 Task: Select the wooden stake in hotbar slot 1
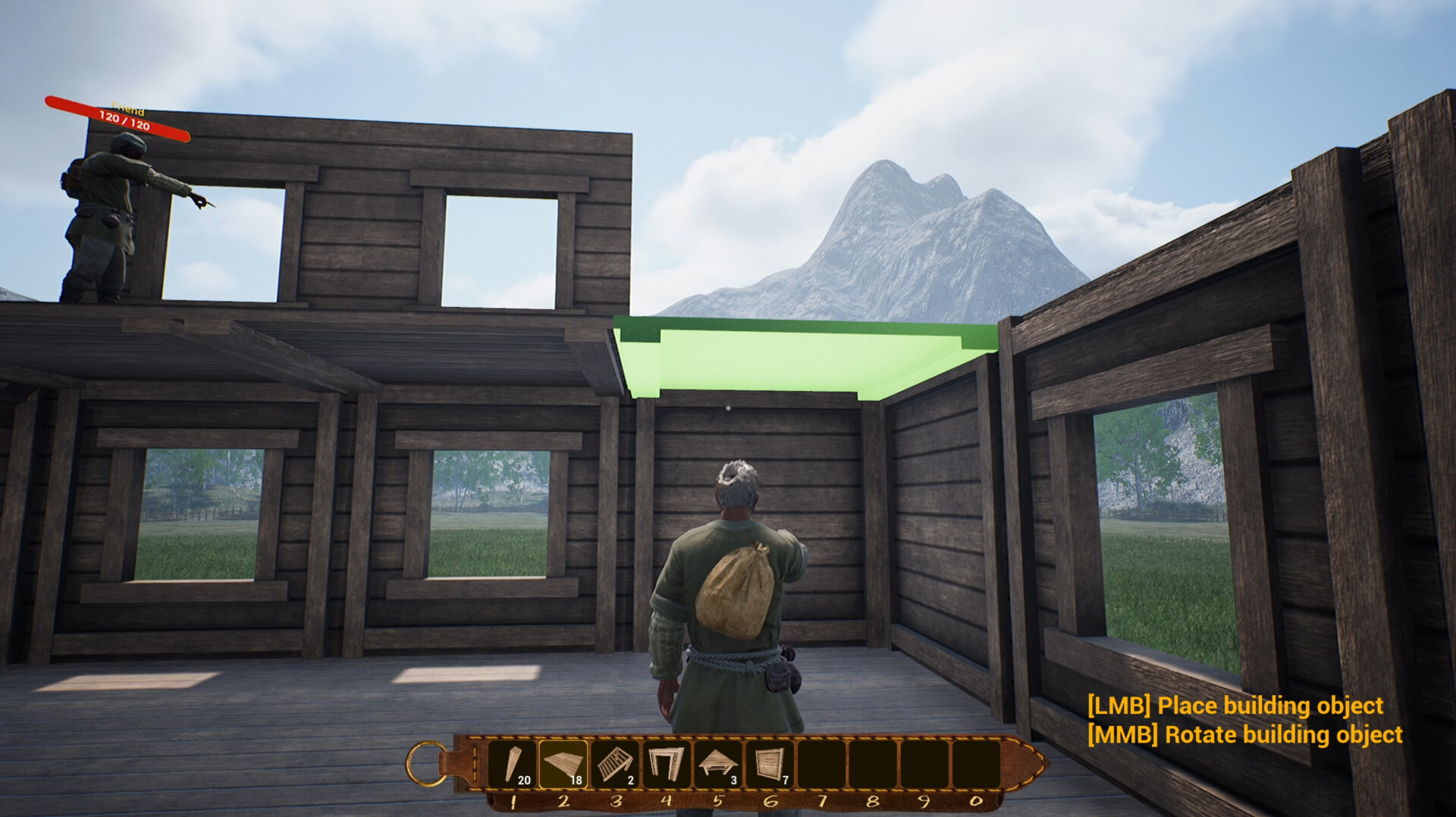point(516,765)
